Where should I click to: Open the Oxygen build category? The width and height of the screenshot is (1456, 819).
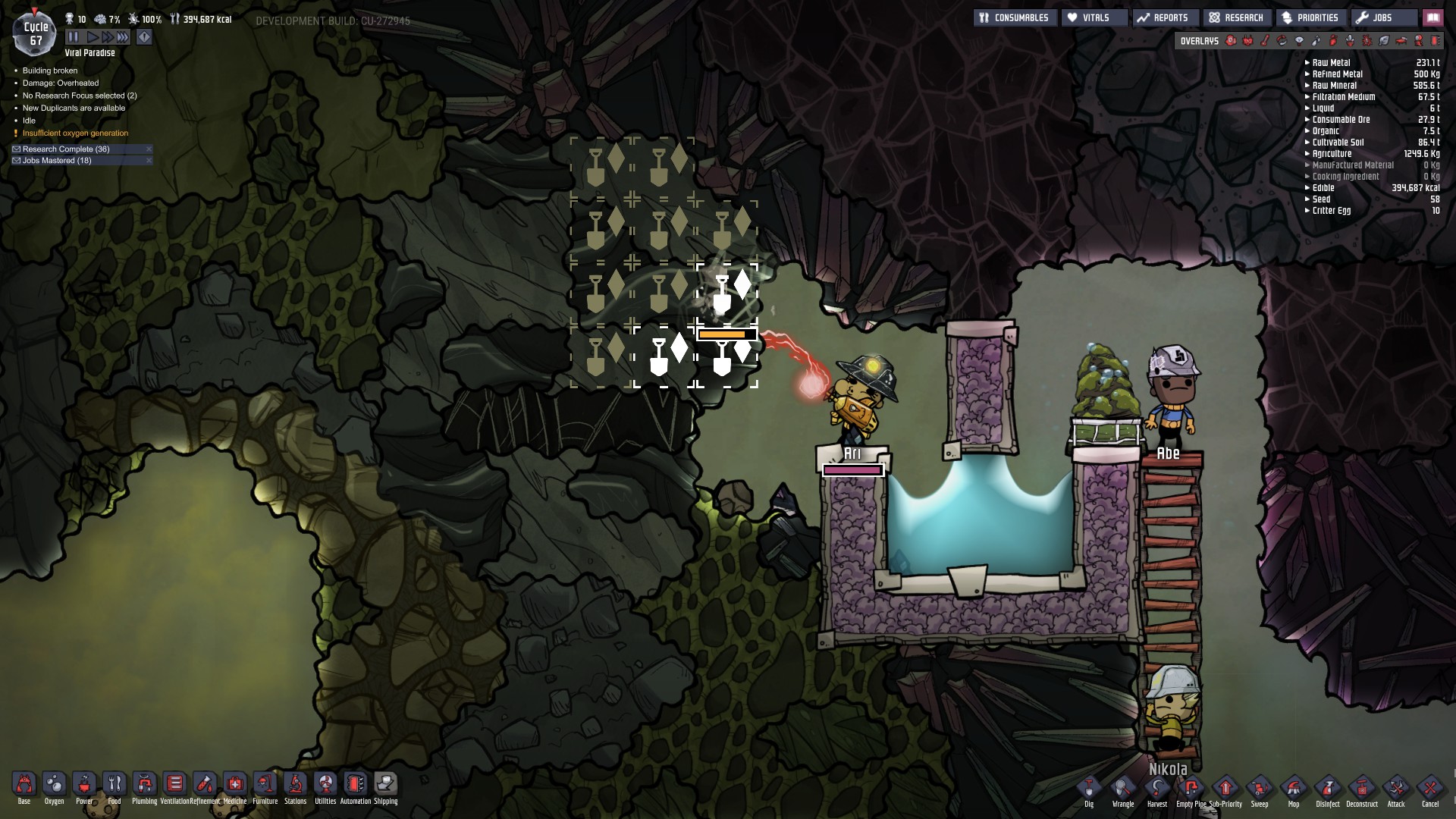(53, 785)
